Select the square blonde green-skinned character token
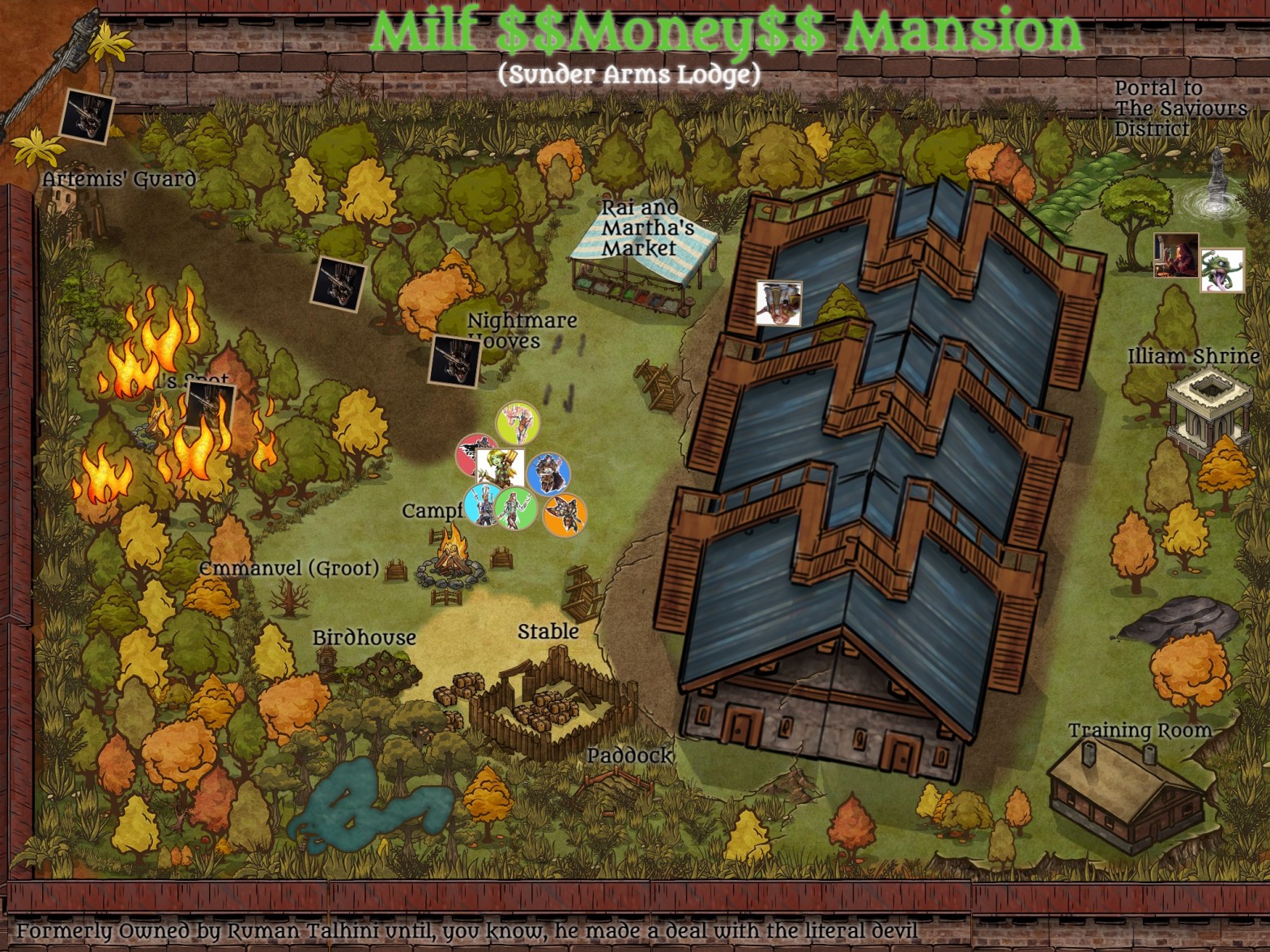1270x952 pixels. click(x=499, y=466)
